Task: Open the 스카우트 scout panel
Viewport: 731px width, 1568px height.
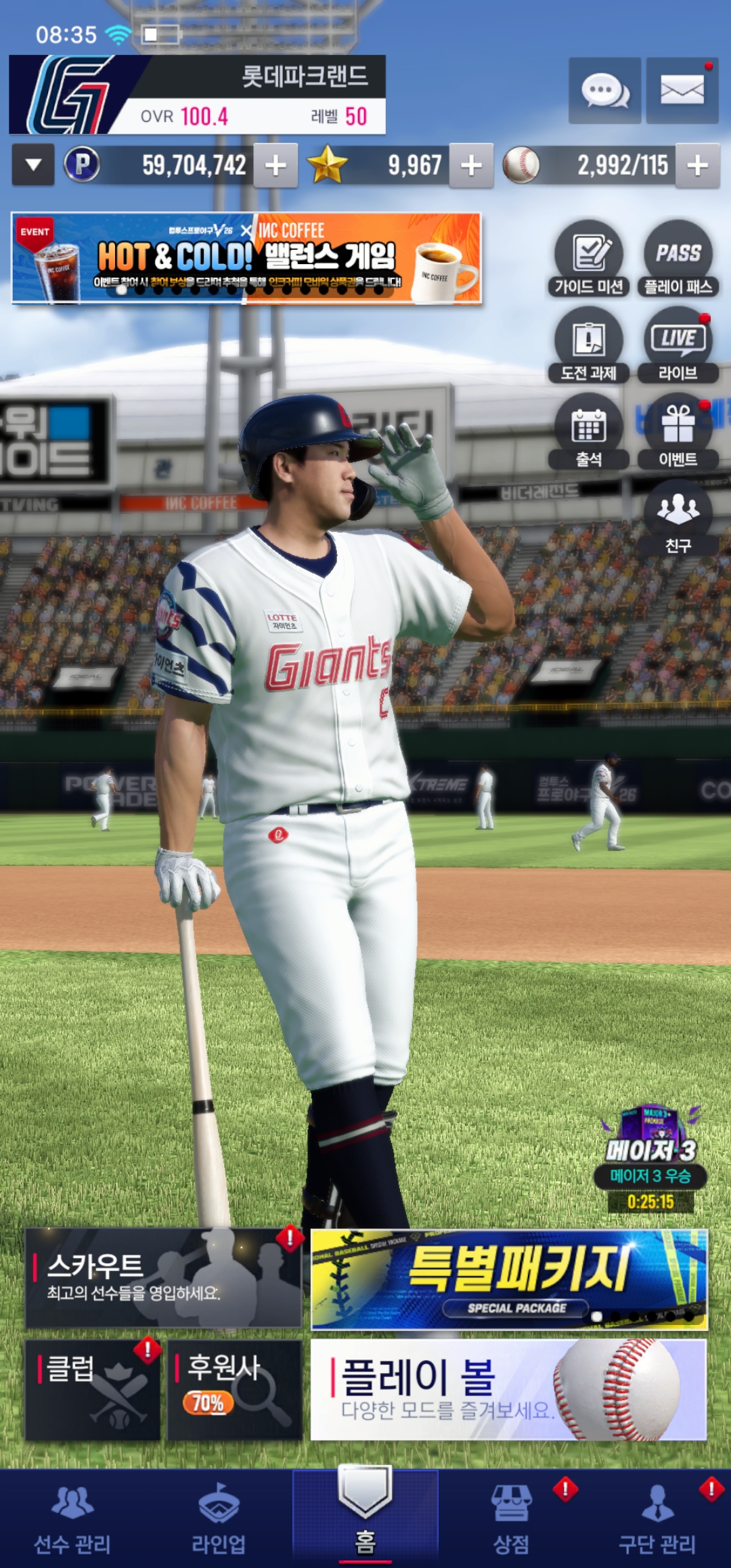Action: coord(163,1278)
